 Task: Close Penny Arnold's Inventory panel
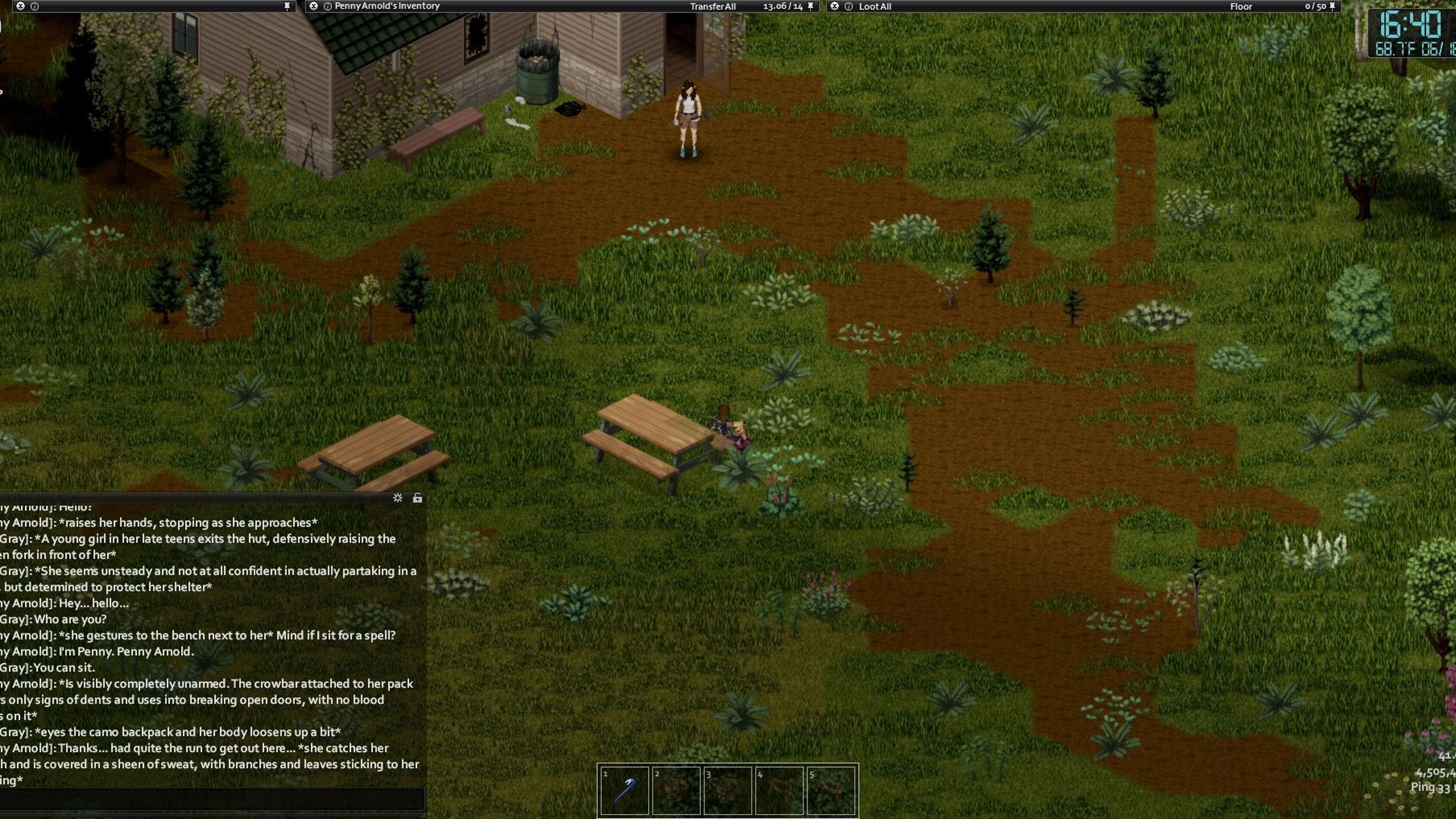314,6
